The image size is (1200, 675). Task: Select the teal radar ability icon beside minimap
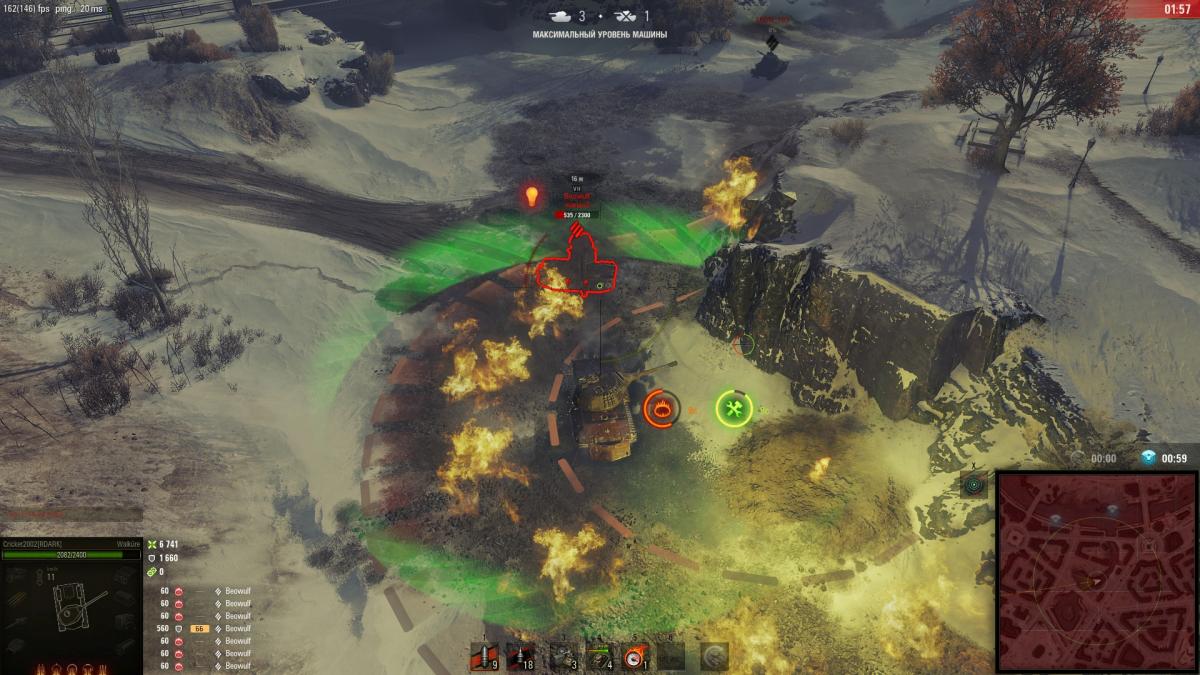pyautogui.click(x=974, y=485)
